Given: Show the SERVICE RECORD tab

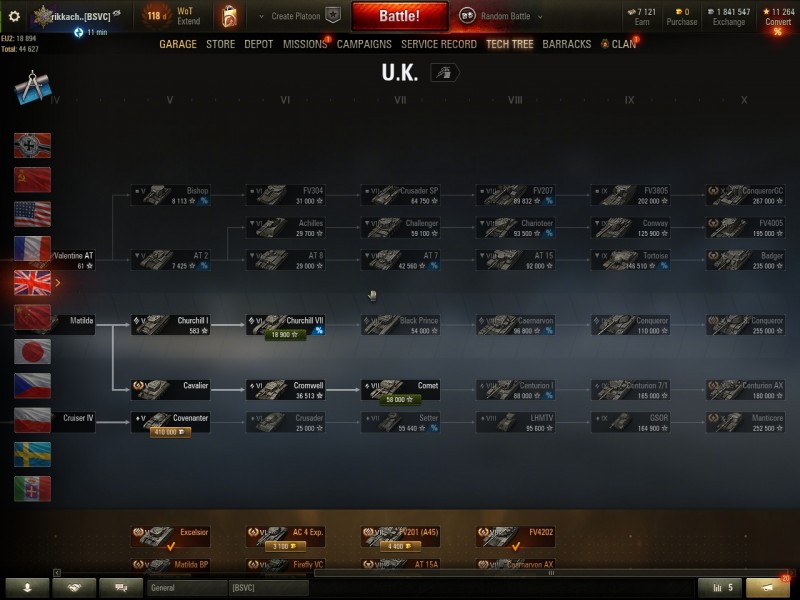Looking at the screenshot, I should coord(438,45).
